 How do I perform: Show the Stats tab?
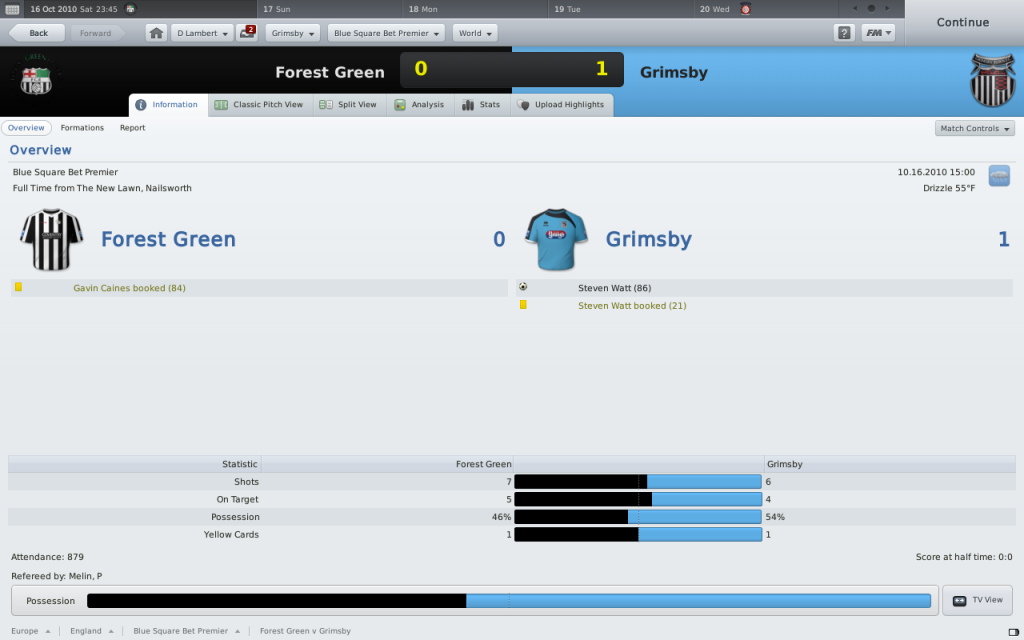tap(481, 105)
